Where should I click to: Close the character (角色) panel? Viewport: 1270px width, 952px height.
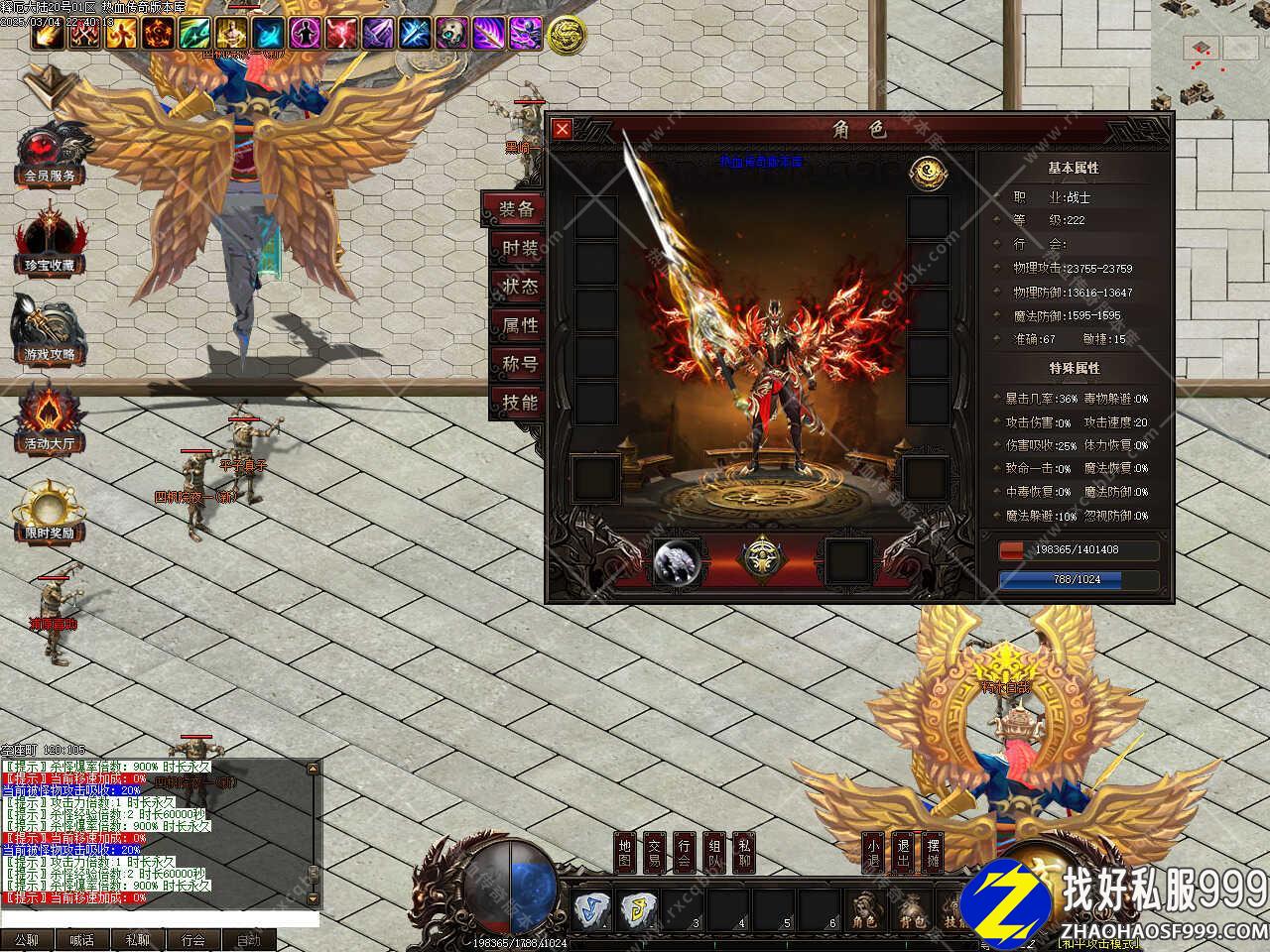click(x=562, y=129)
